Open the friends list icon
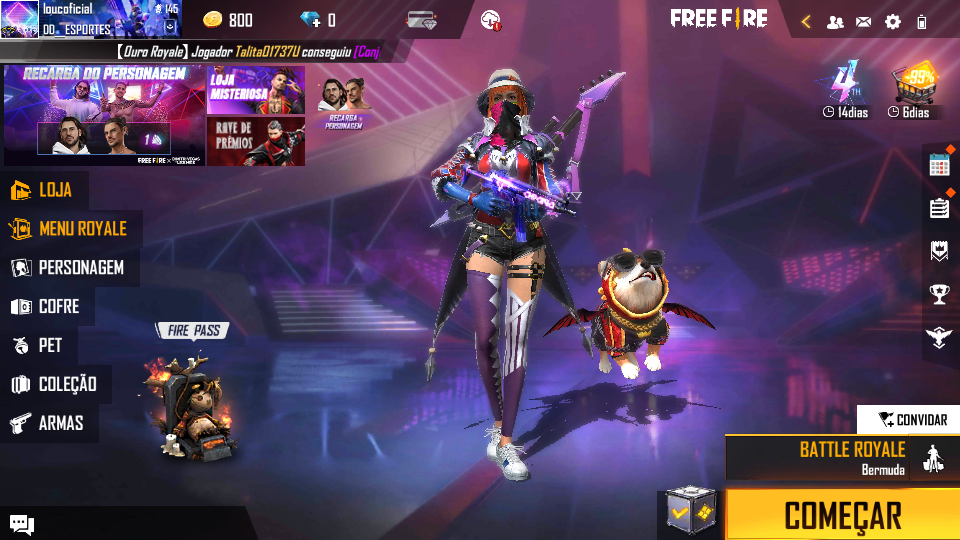 click(836, 21)
